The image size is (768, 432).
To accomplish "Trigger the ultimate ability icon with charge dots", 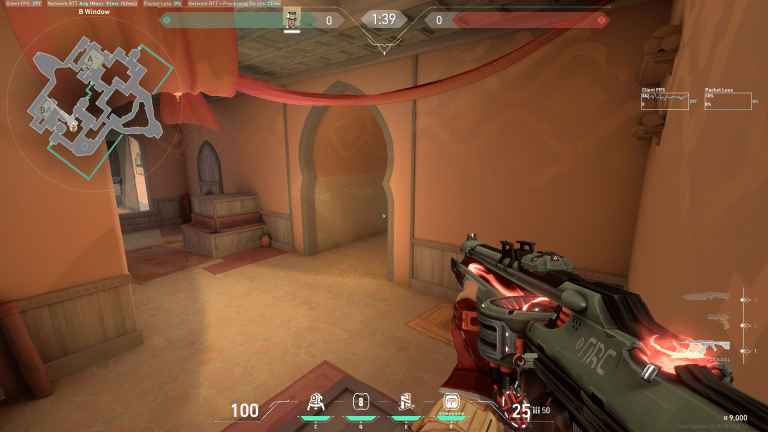I will pyautogui.click(x=451, y=402).
